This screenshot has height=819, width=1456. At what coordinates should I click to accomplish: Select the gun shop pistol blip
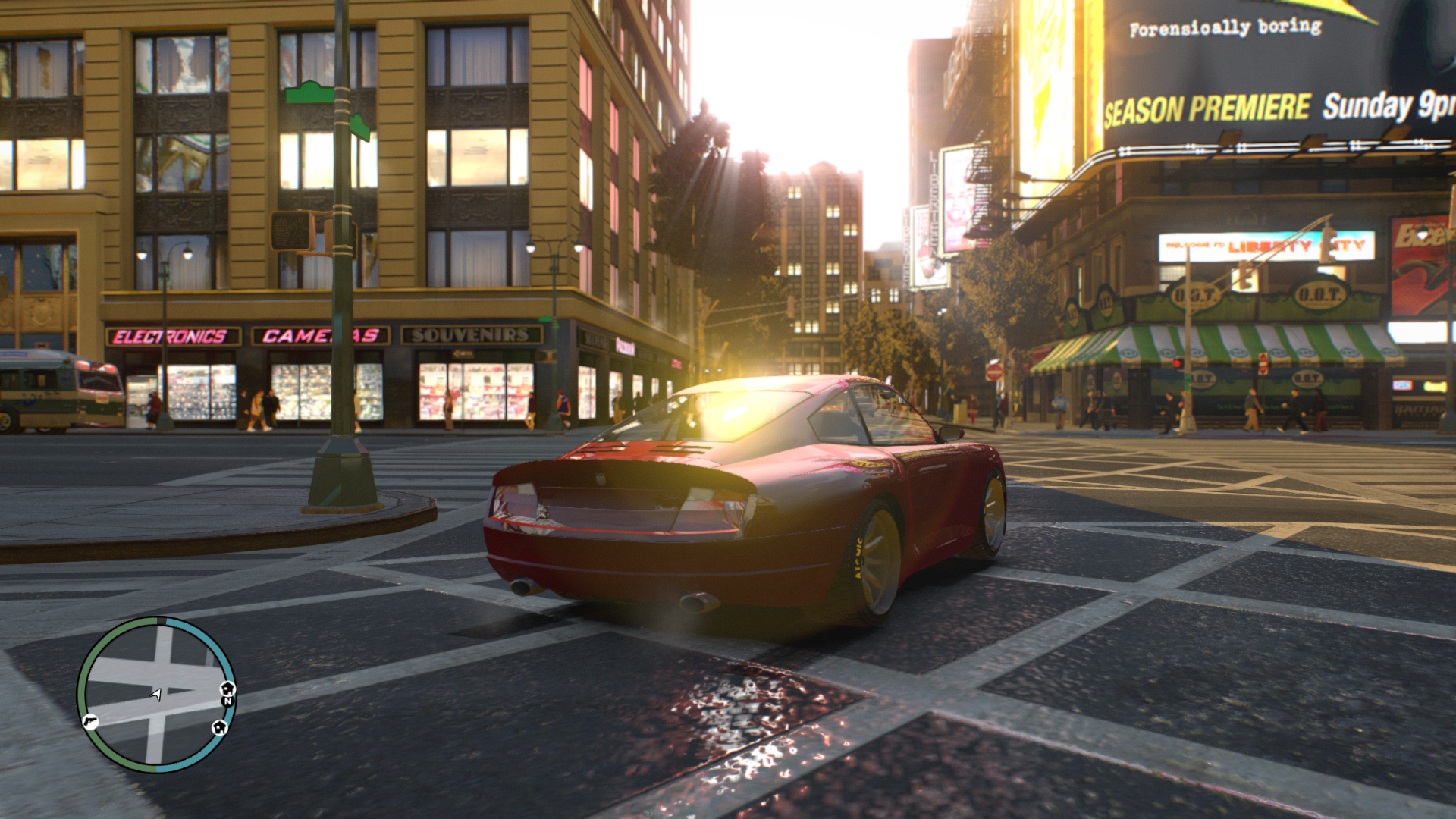click(x=89, y=721)
